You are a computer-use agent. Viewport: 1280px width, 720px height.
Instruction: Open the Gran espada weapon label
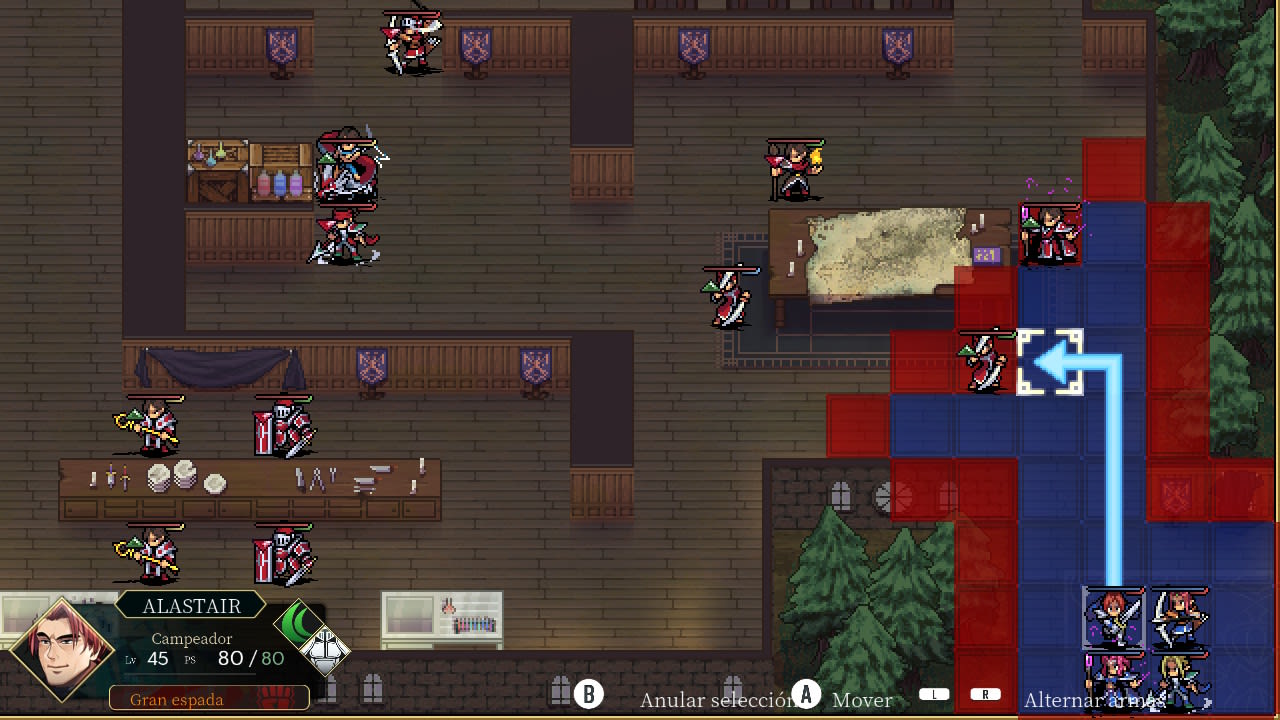tap(178, 700)
